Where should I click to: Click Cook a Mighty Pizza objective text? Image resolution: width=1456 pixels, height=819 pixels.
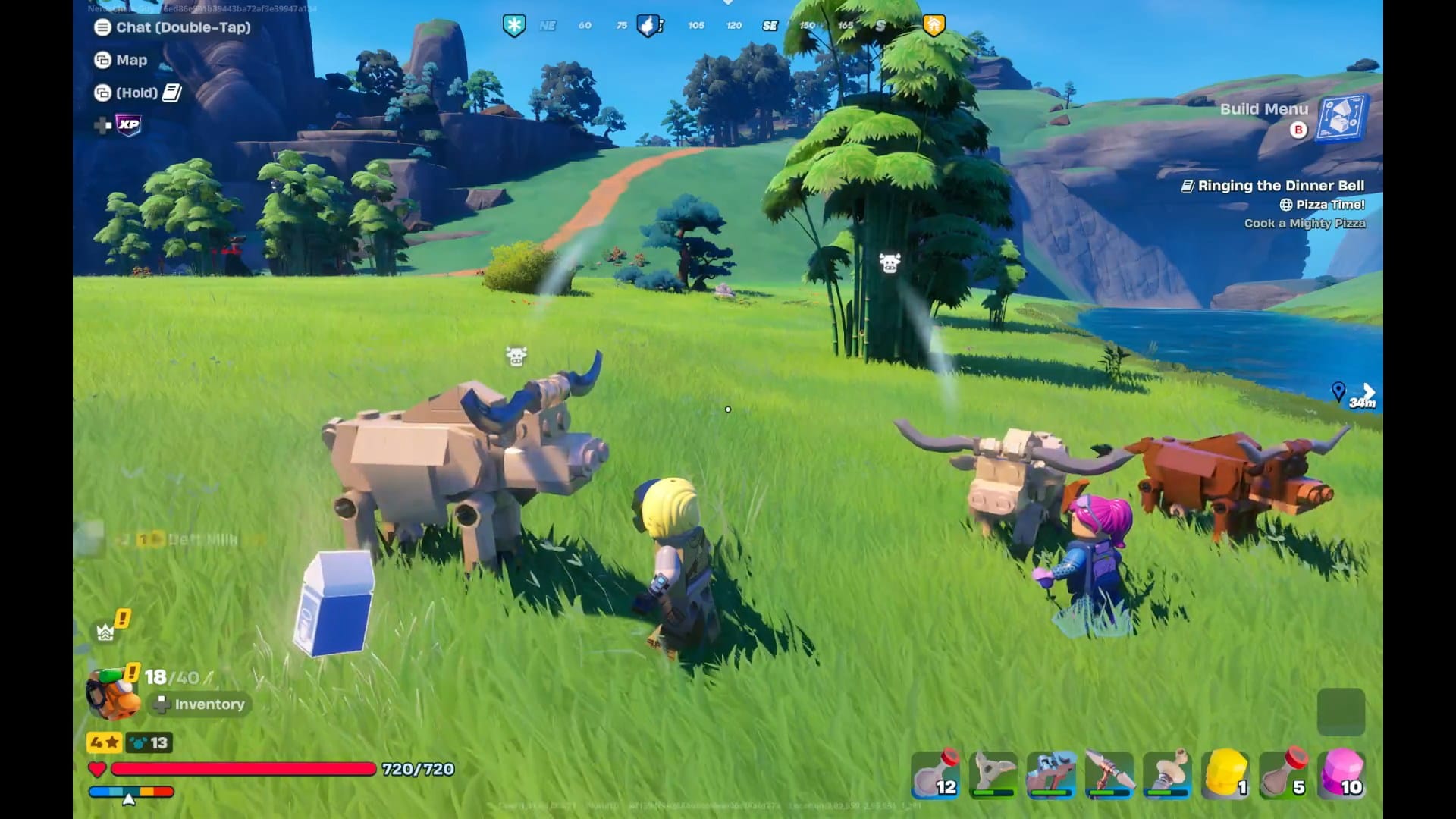click(1305, 223)
